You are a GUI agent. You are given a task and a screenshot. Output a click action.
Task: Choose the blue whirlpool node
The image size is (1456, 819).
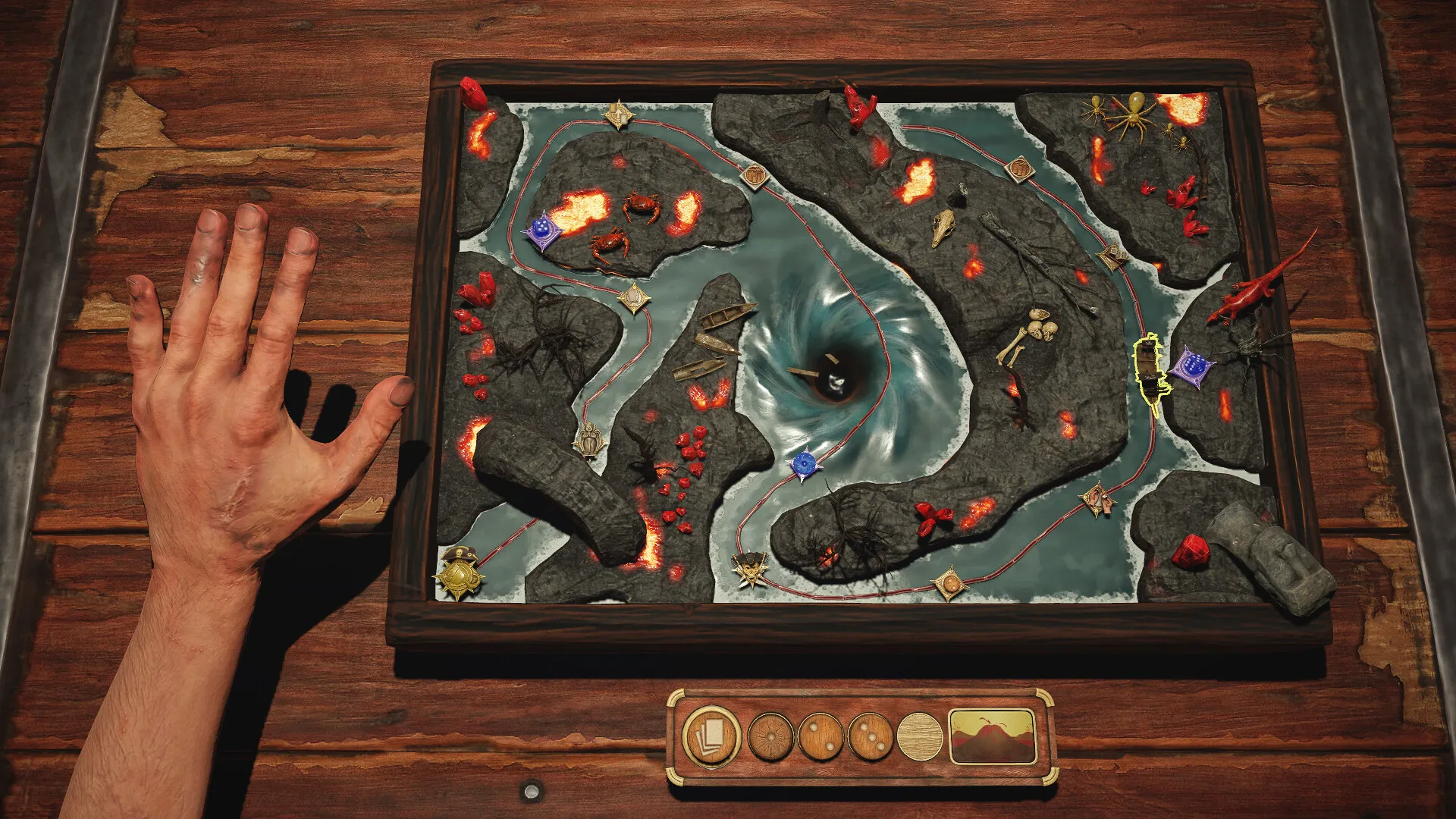coord(805,463)
